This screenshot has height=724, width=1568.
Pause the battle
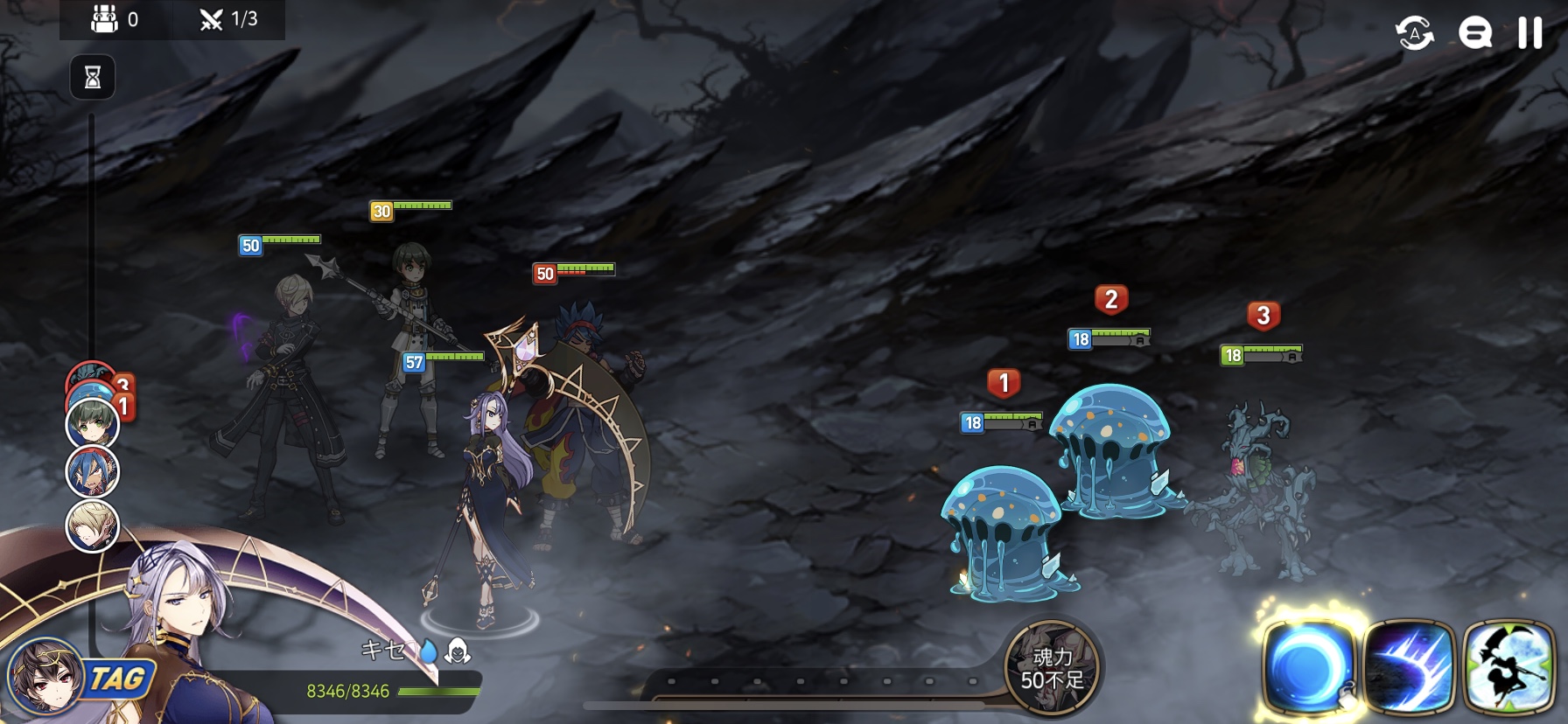point(1529,33)
